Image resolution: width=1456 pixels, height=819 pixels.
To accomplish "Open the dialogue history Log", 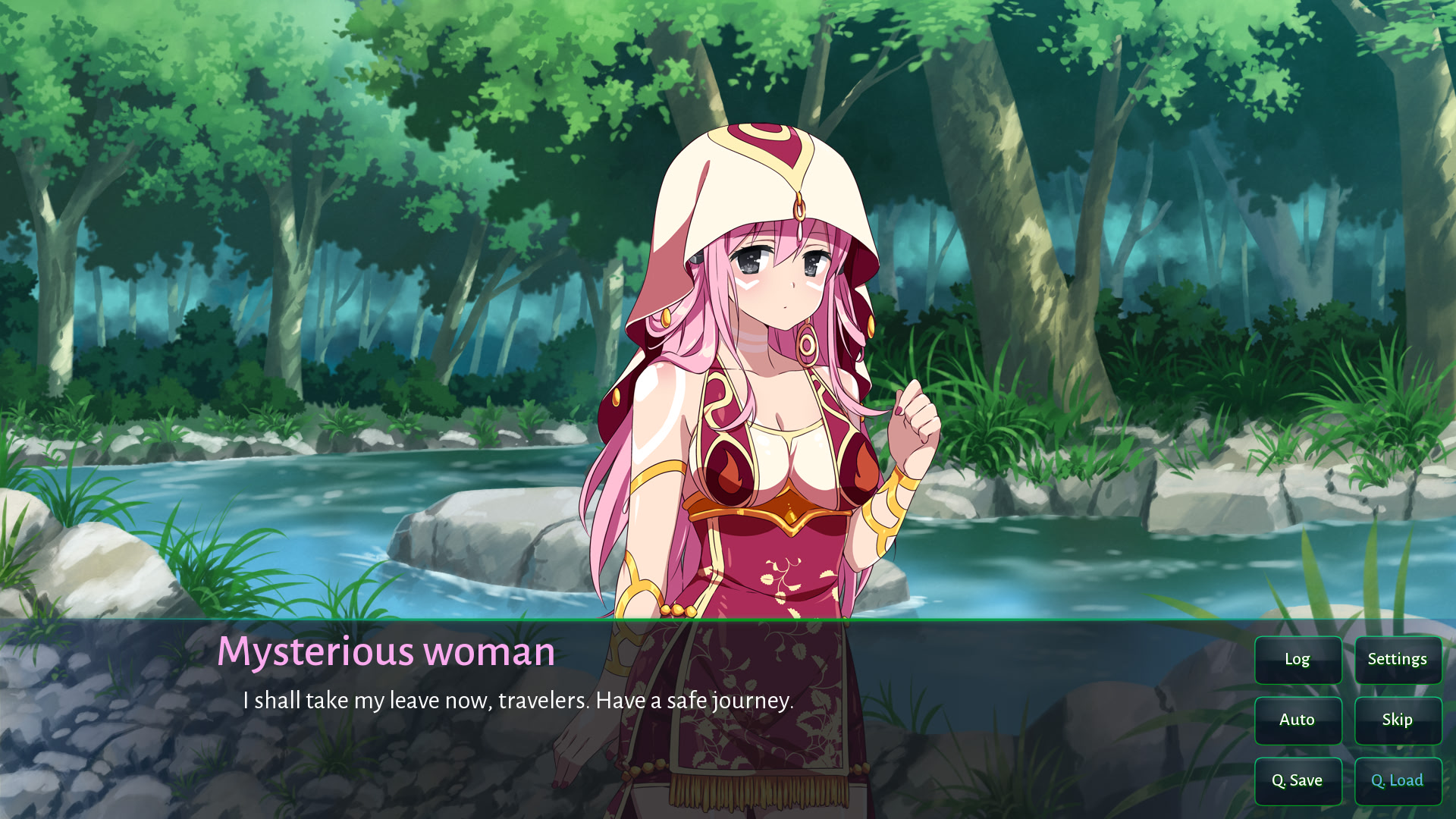I will pyautogui.click(x=1298, y=660).
